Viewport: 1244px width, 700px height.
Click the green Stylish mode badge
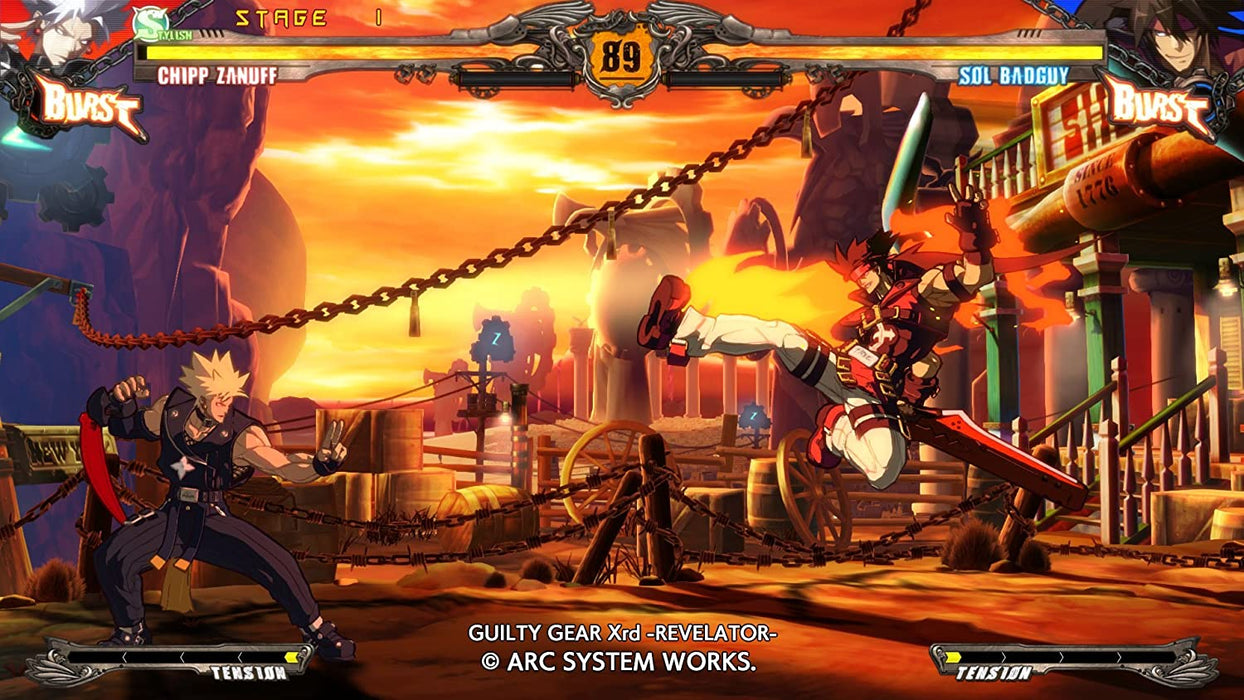point(150,22)
